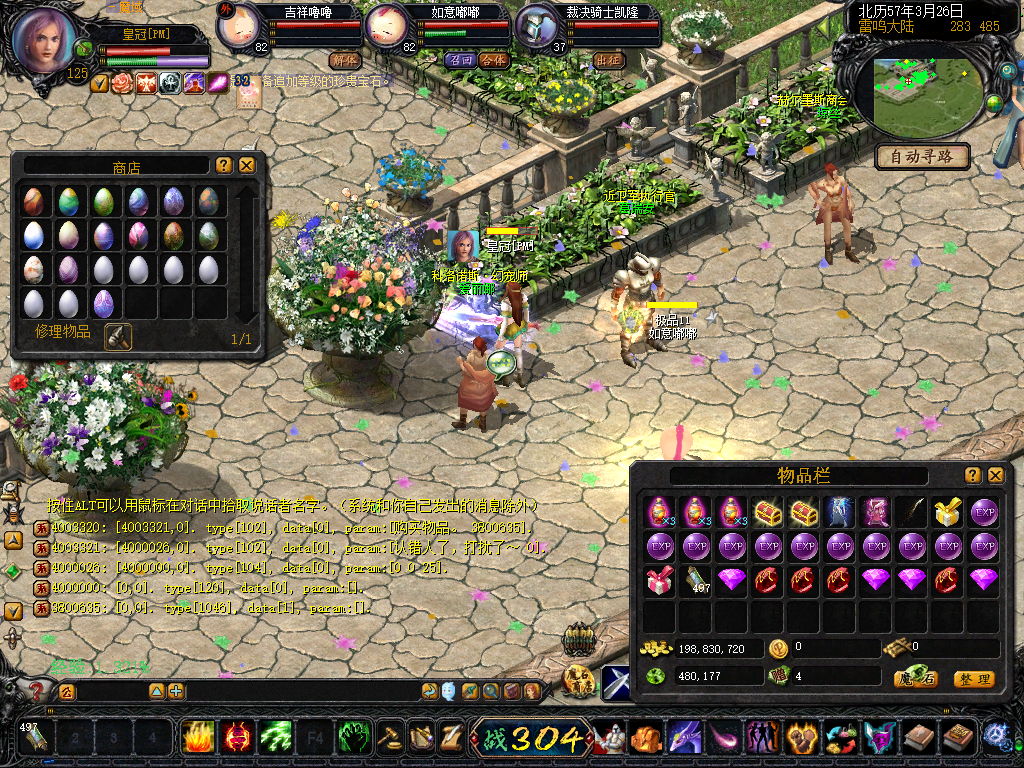Click the 召回 recall pet button
Screen dimensions: 1024x768
(x=460, y=60)
